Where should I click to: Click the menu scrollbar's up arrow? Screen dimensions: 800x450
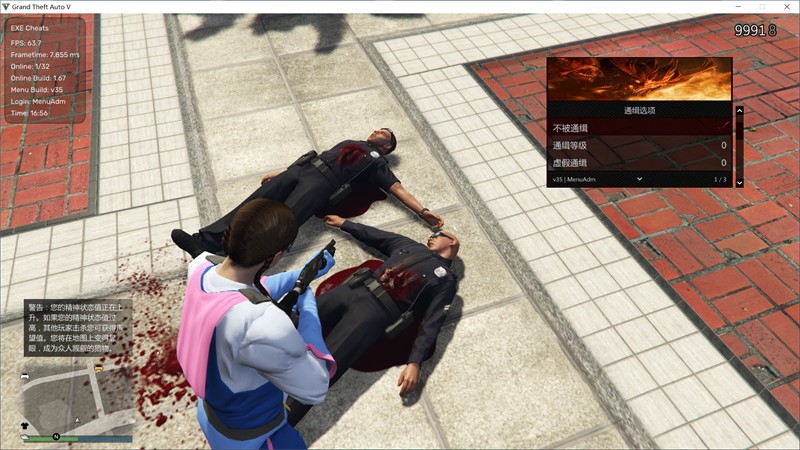pos(739,111)
